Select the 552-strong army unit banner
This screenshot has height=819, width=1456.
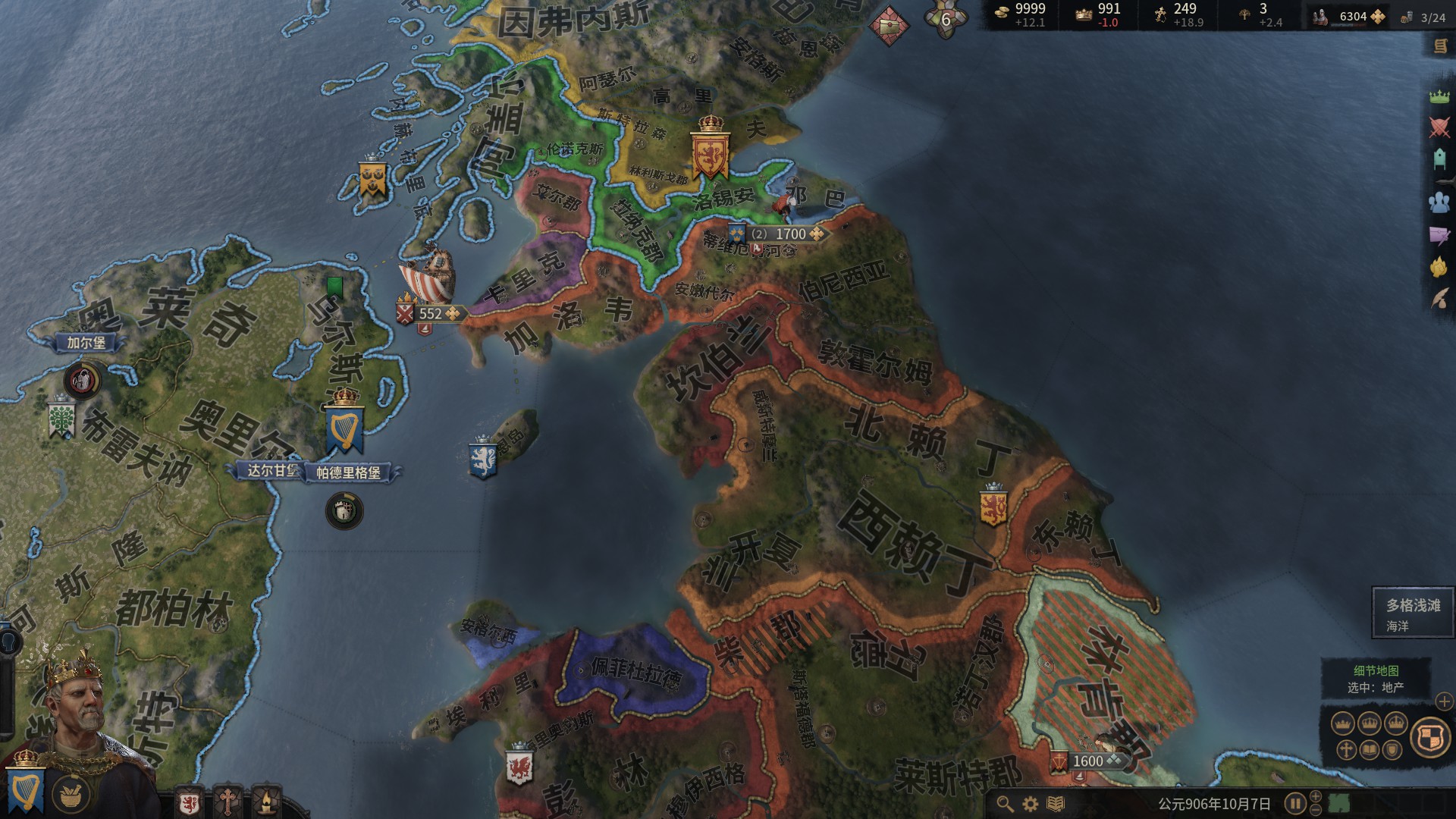pos(430,313)
